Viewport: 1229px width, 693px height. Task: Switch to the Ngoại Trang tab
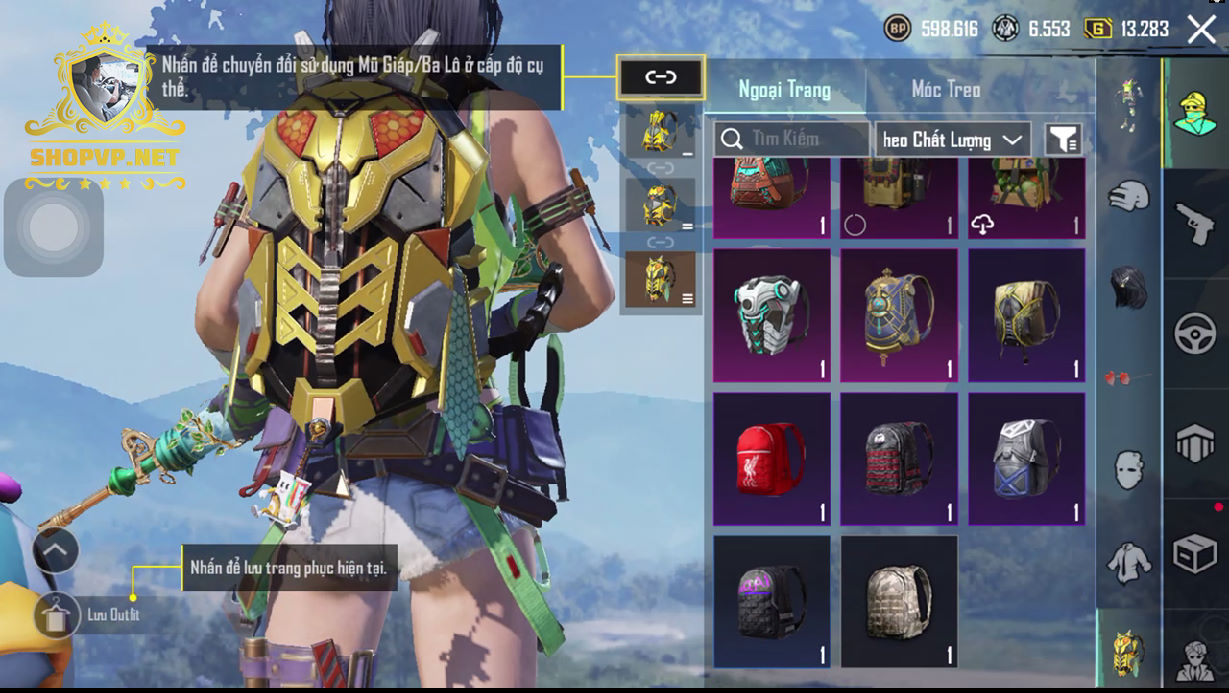(784, 90)
